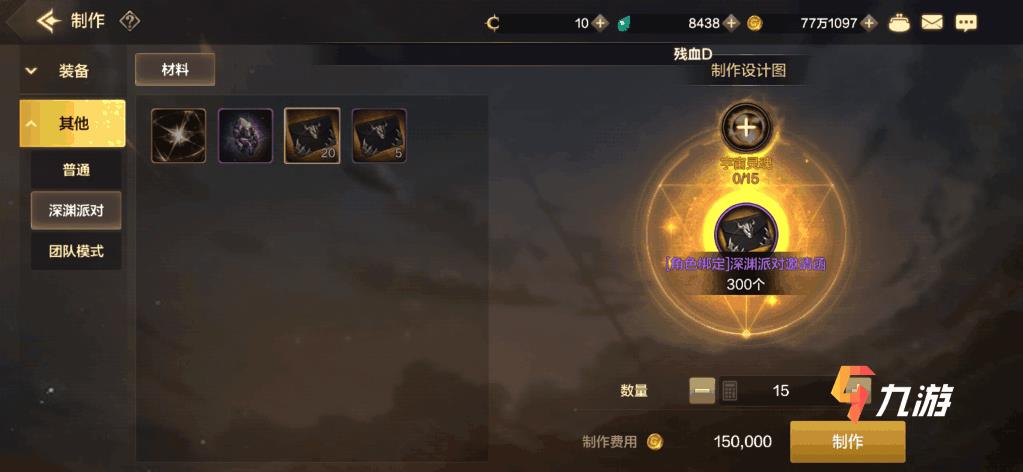This screenshot has width=1023, height=472.
Task: Open the mail envelope icon
Action: pos(932,22)
